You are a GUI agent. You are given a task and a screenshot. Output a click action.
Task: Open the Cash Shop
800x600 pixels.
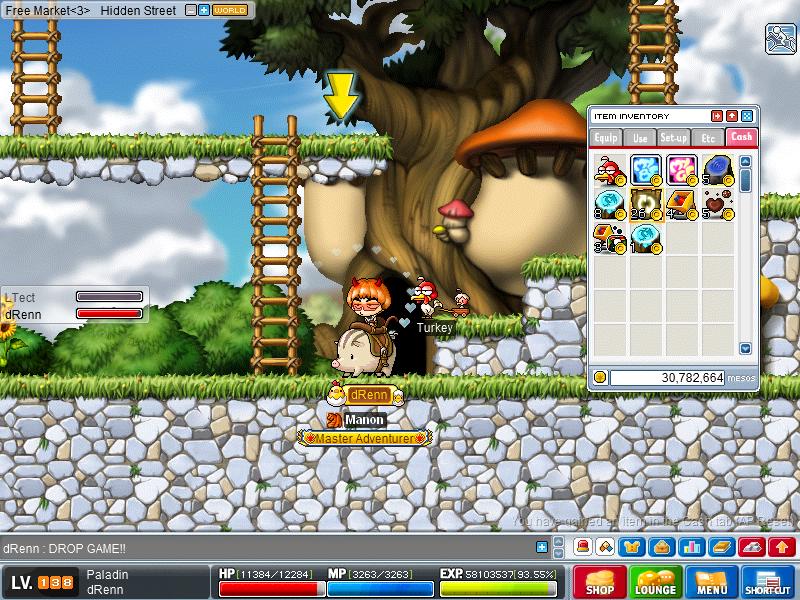click(x=600, y=583)
